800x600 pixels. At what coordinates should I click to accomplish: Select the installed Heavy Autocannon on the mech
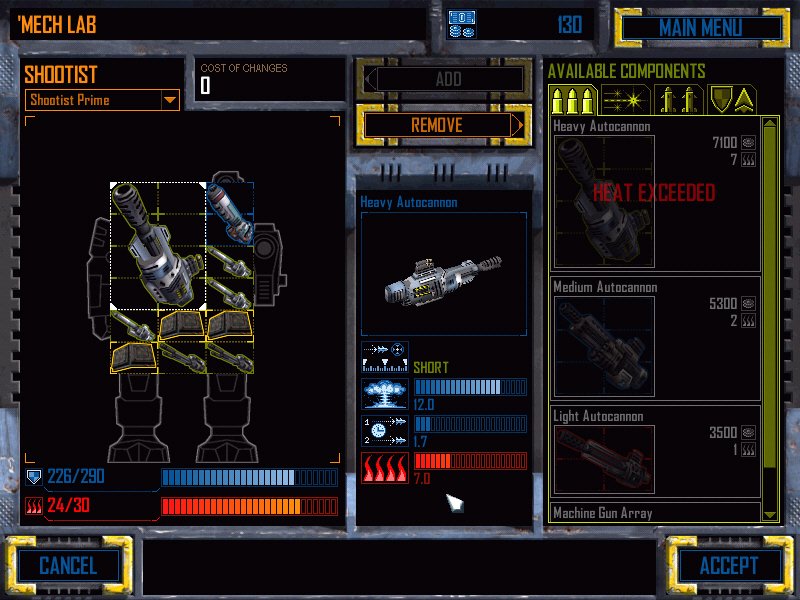pos(157,245)
